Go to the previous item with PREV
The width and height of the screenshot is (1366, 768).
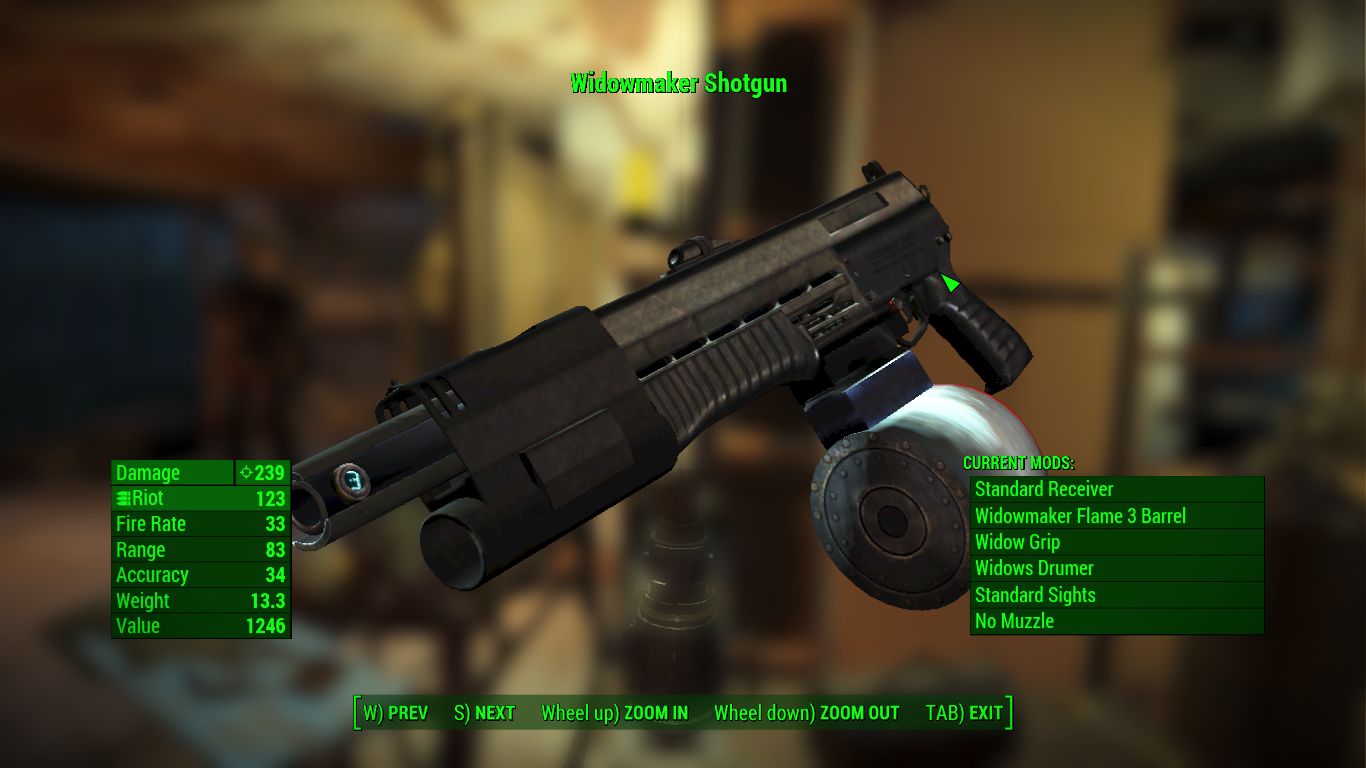(395, 713)
